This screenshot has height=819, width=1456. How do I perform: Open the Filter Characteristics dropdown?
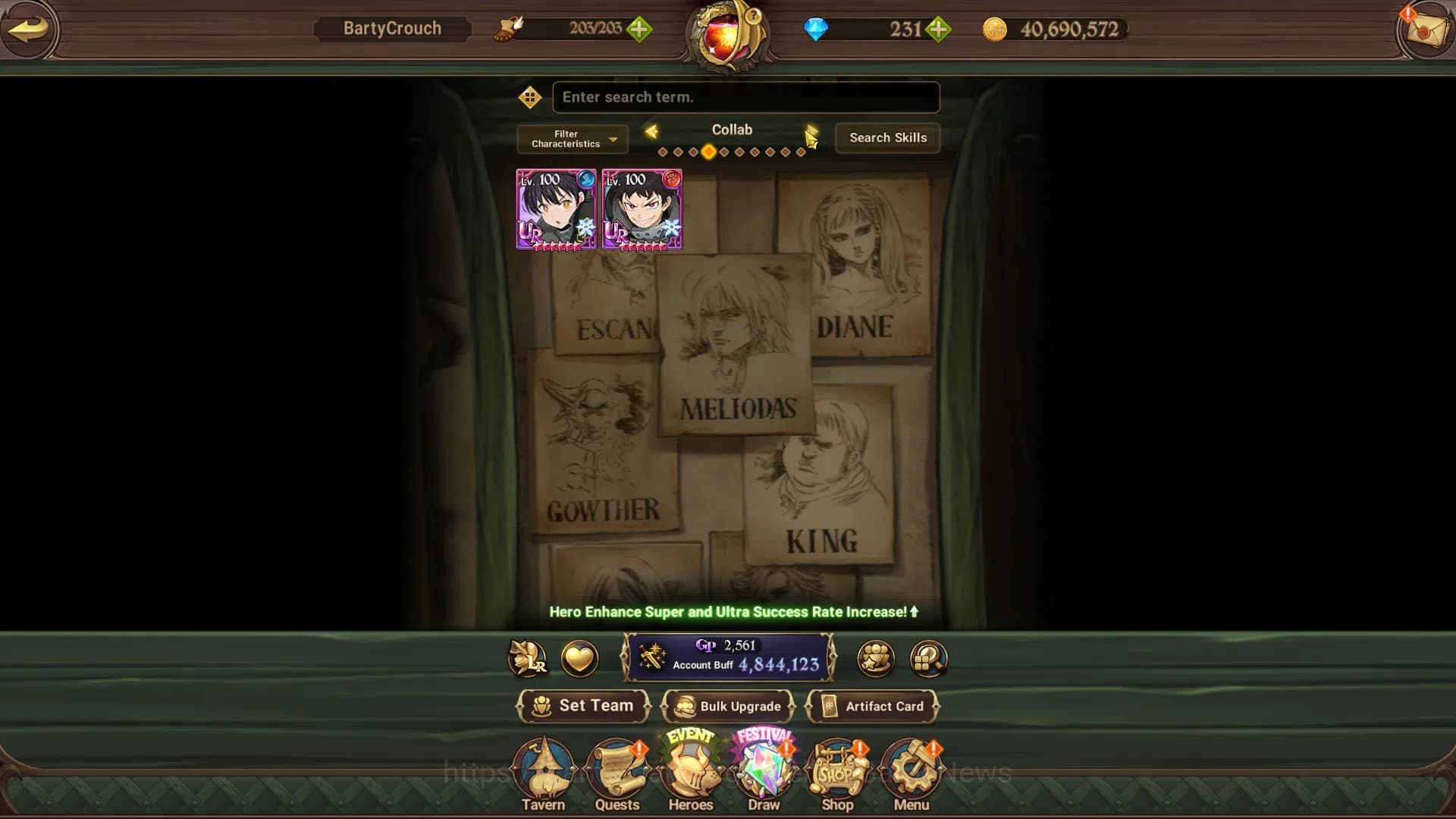[x=571, y=139]
